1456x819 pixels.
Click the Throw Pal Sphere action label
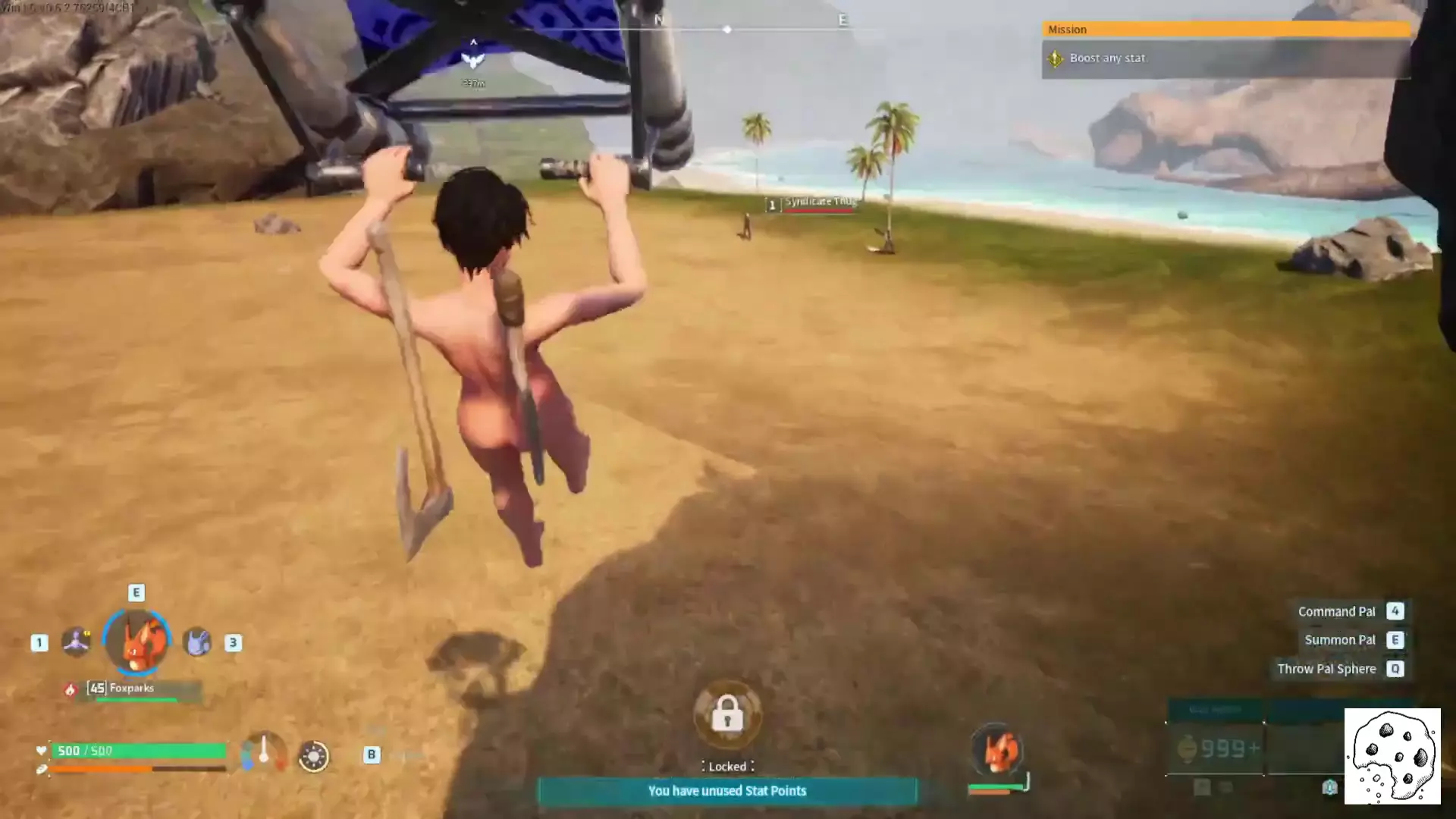coord(1326,669)
